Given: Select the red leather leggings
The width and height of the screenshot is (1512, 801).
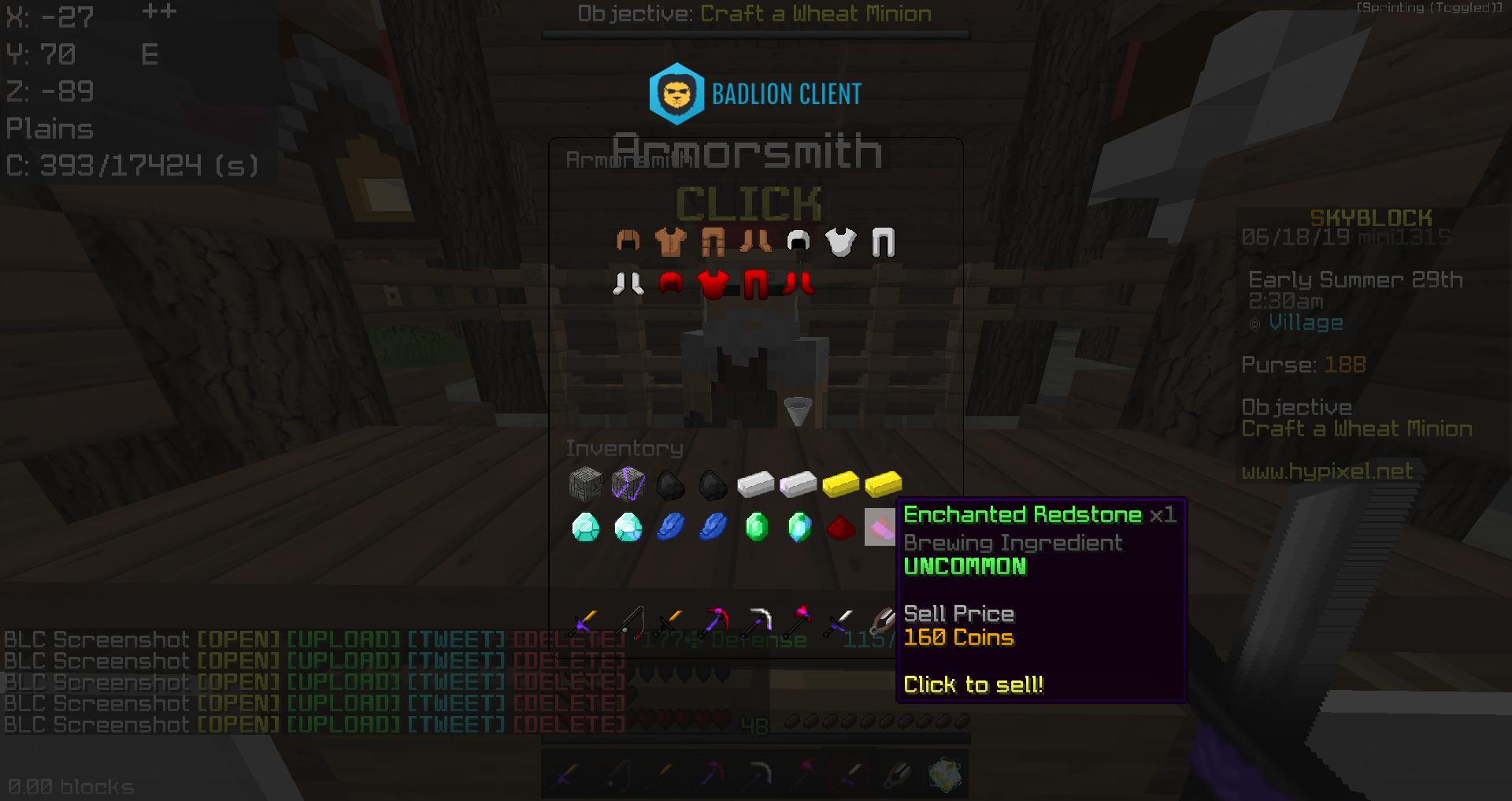Looking at the screenshot, I should click(756, 284).
